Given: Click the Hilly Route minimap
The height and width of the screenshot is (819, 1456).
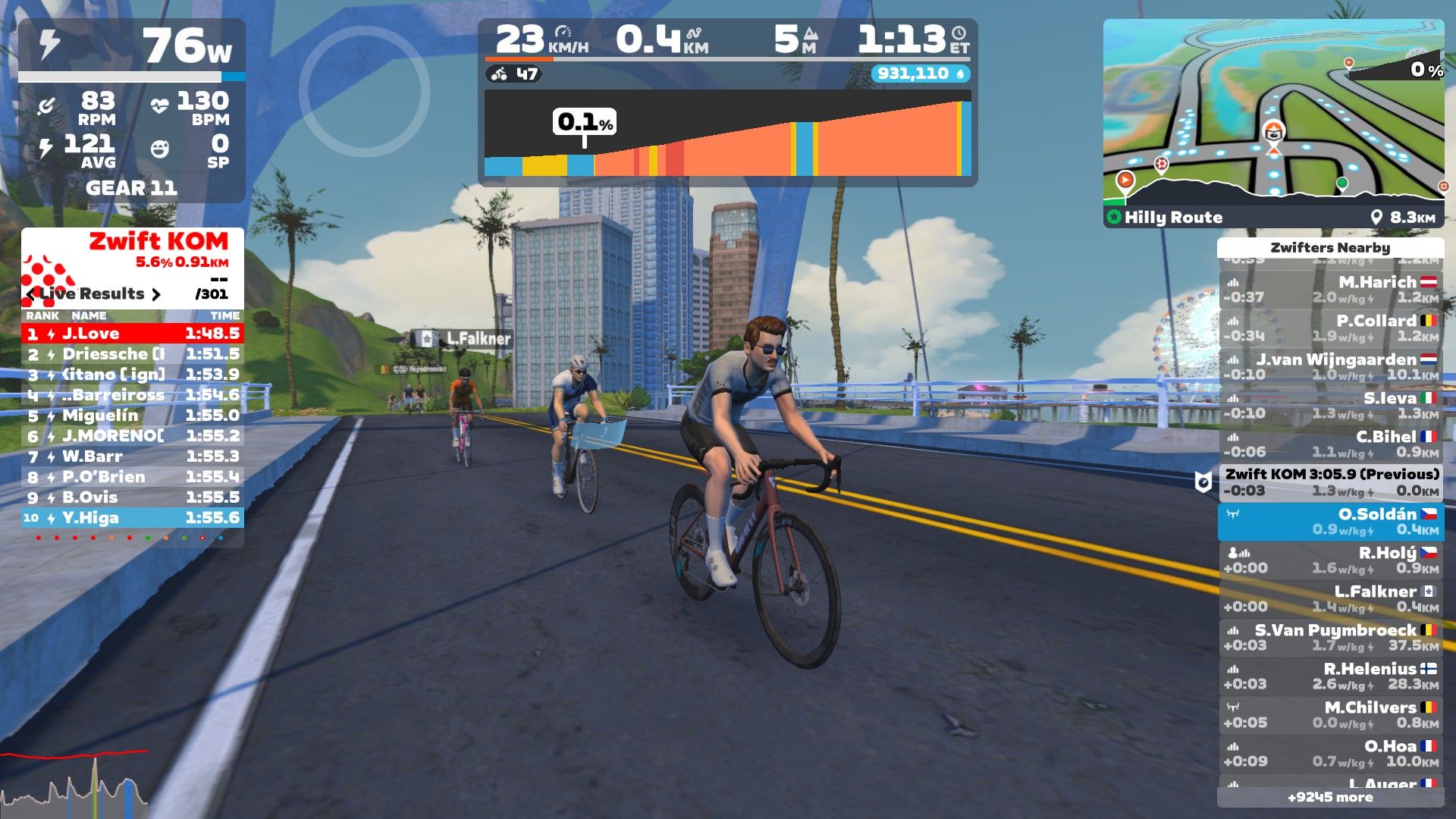Looking at the screenshot, I should (x=1273, y=114).
